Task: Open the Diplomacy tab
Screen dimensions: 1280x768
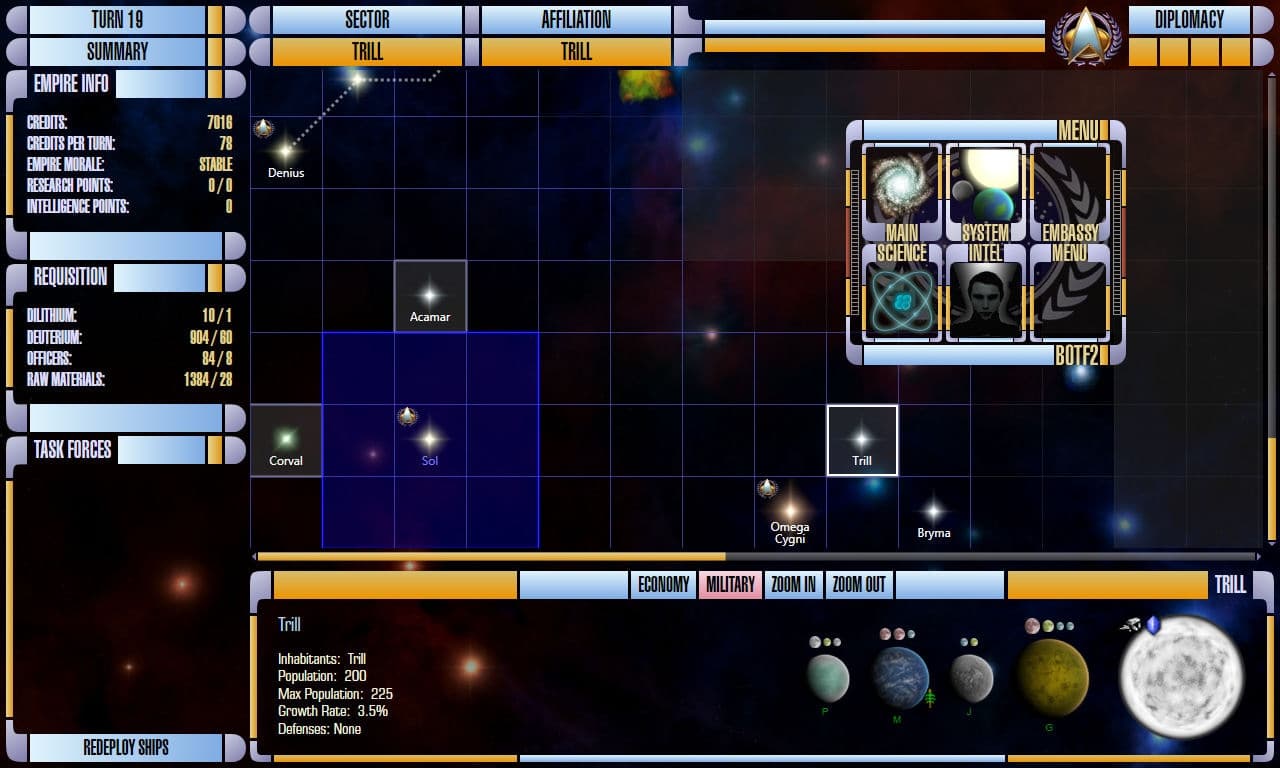Action: [x=1190, y=18]
